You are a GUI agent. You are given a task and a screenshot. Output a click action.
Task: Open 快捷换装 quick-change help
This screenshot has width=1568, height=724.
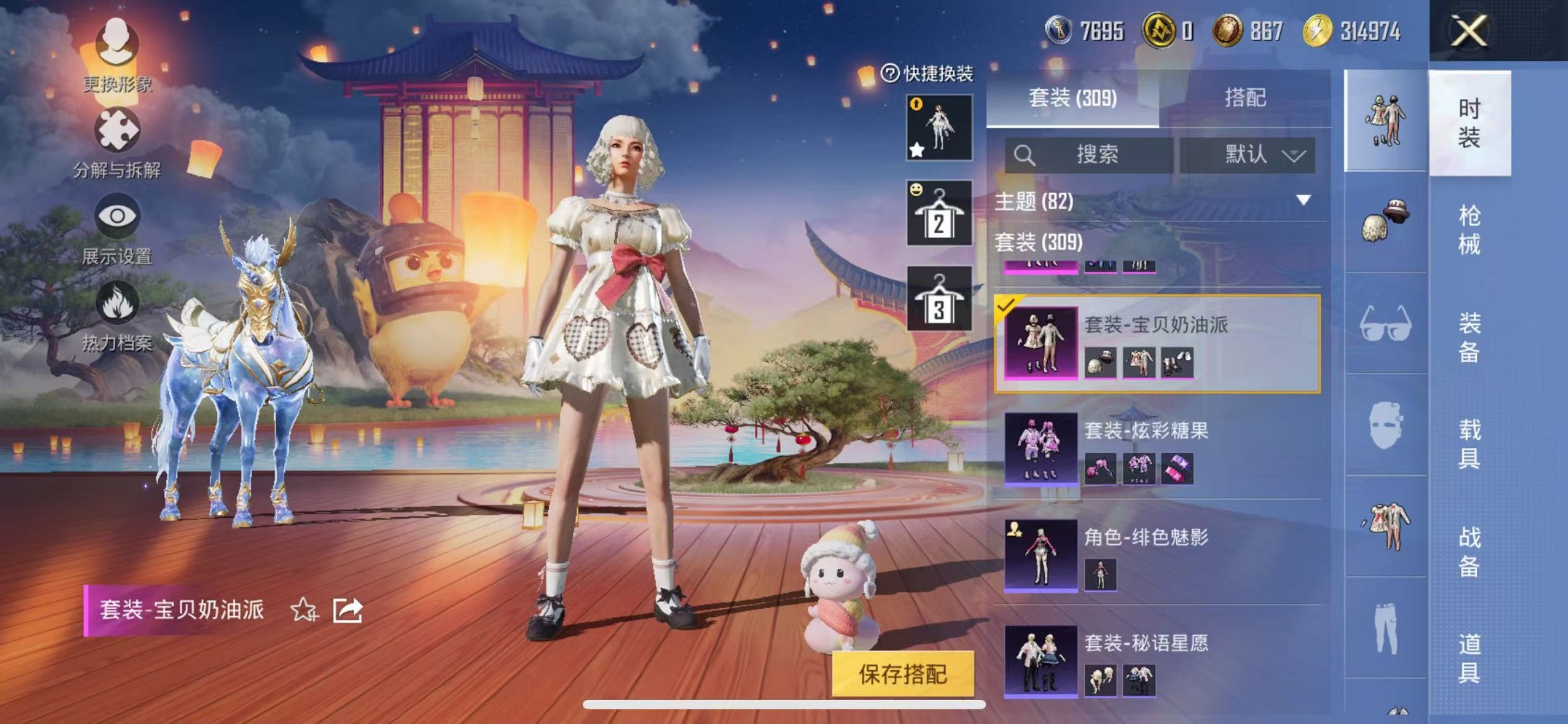tap(889, 71)
